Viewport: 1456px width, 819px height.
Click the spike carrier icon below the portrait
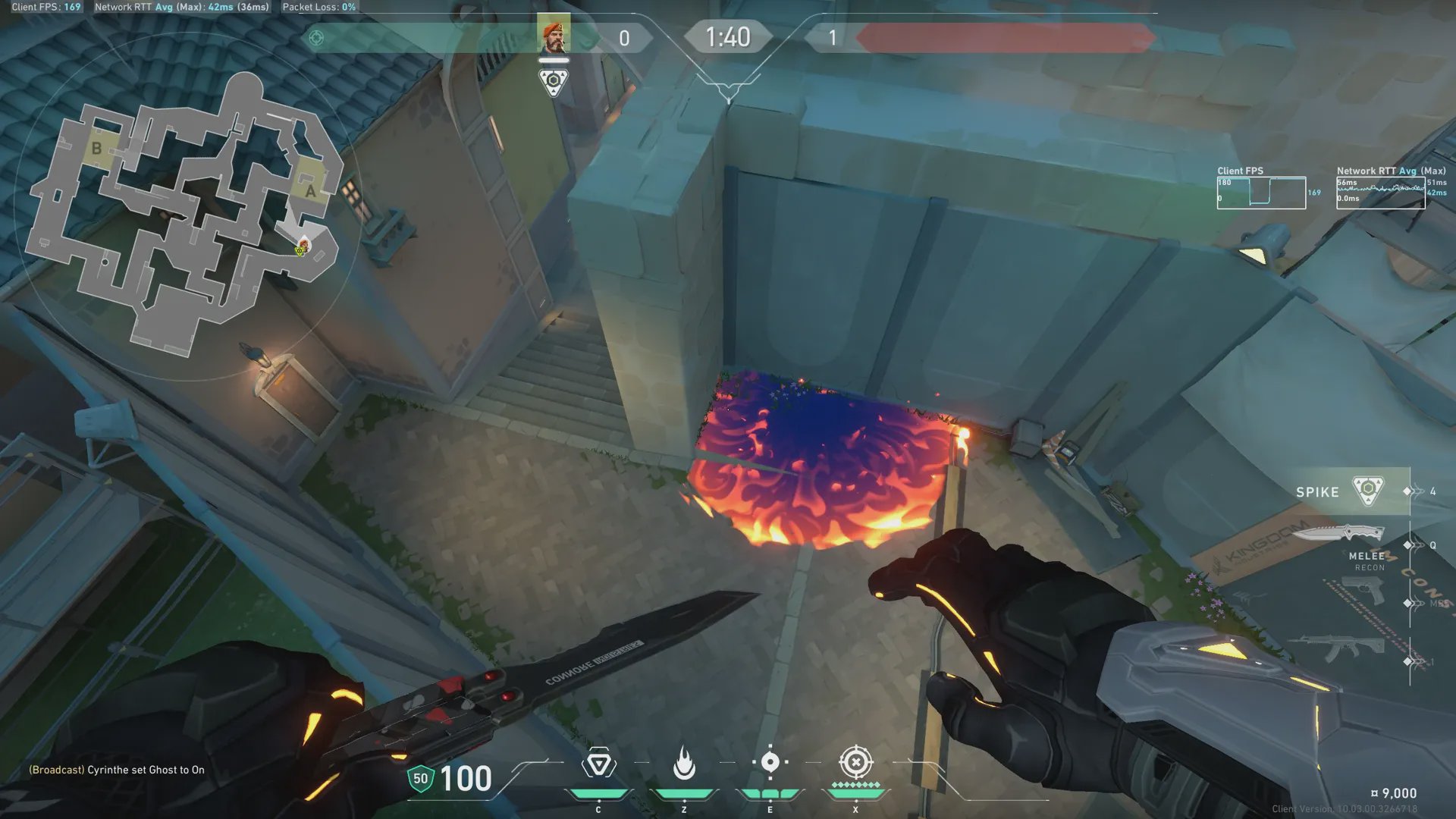pos(554,82)
